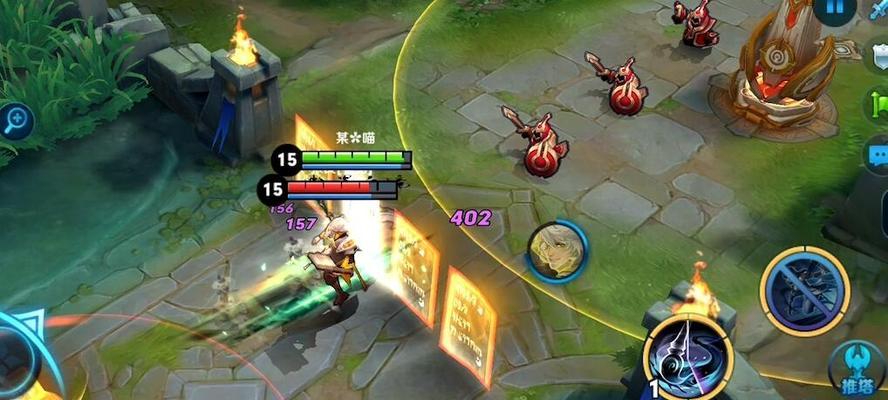Tap the pause button
Viewport: 888px width, 400px height.
(833, 9)
